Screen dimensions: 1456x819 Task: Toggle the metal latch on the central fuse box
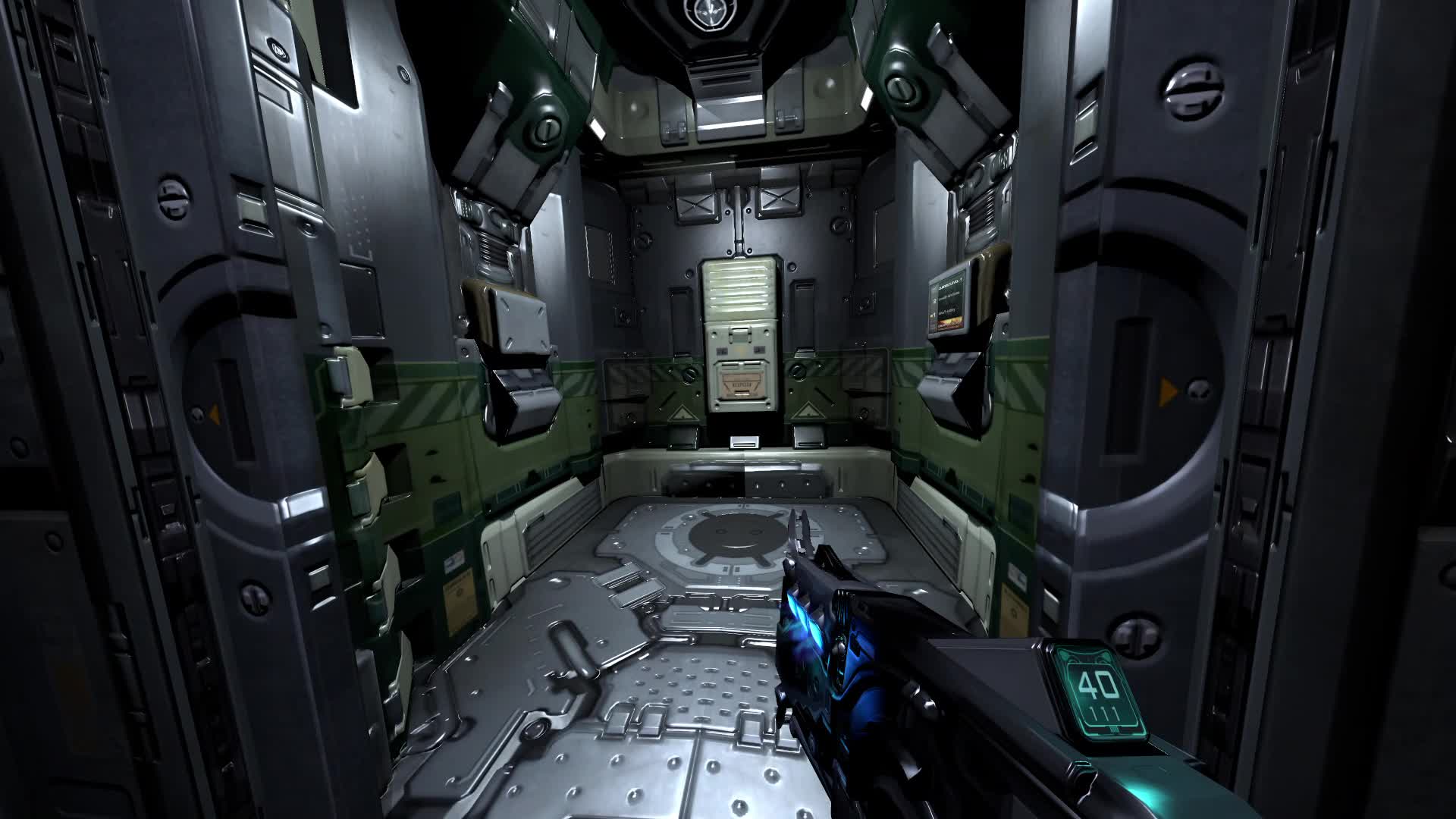[x=739, y=336]
